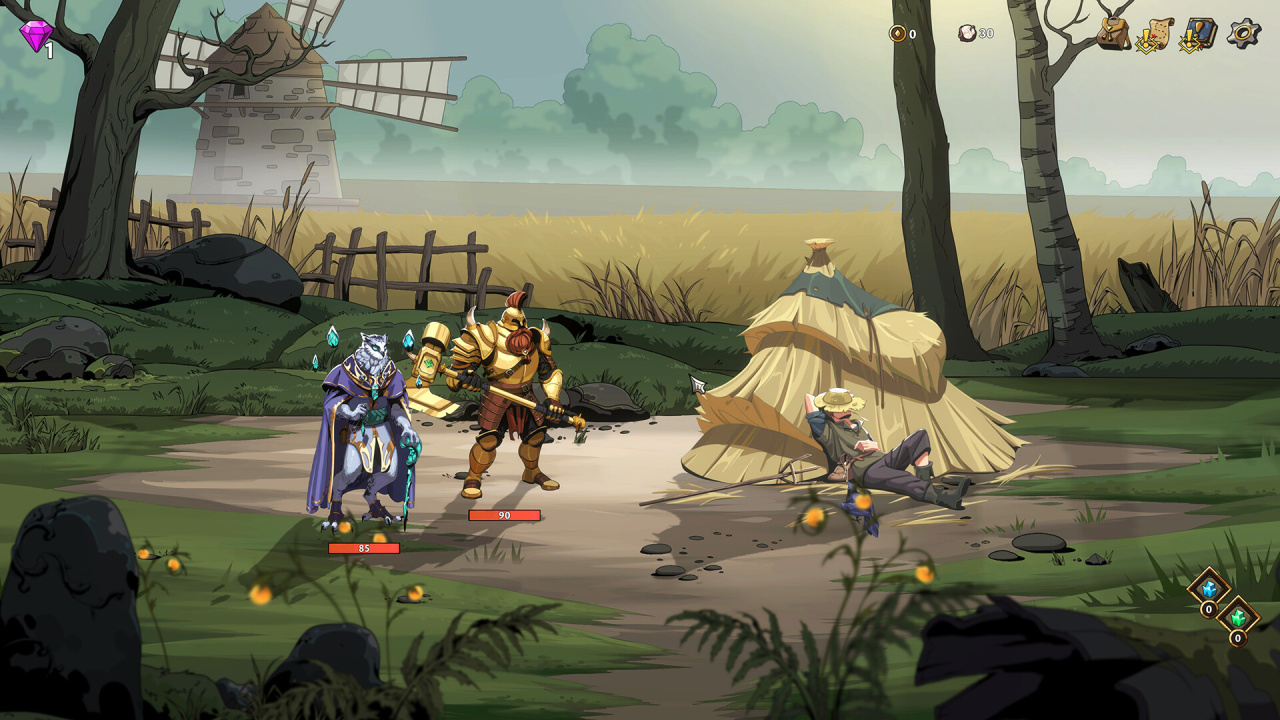Open settings with the gear icon

[1244, 33]
